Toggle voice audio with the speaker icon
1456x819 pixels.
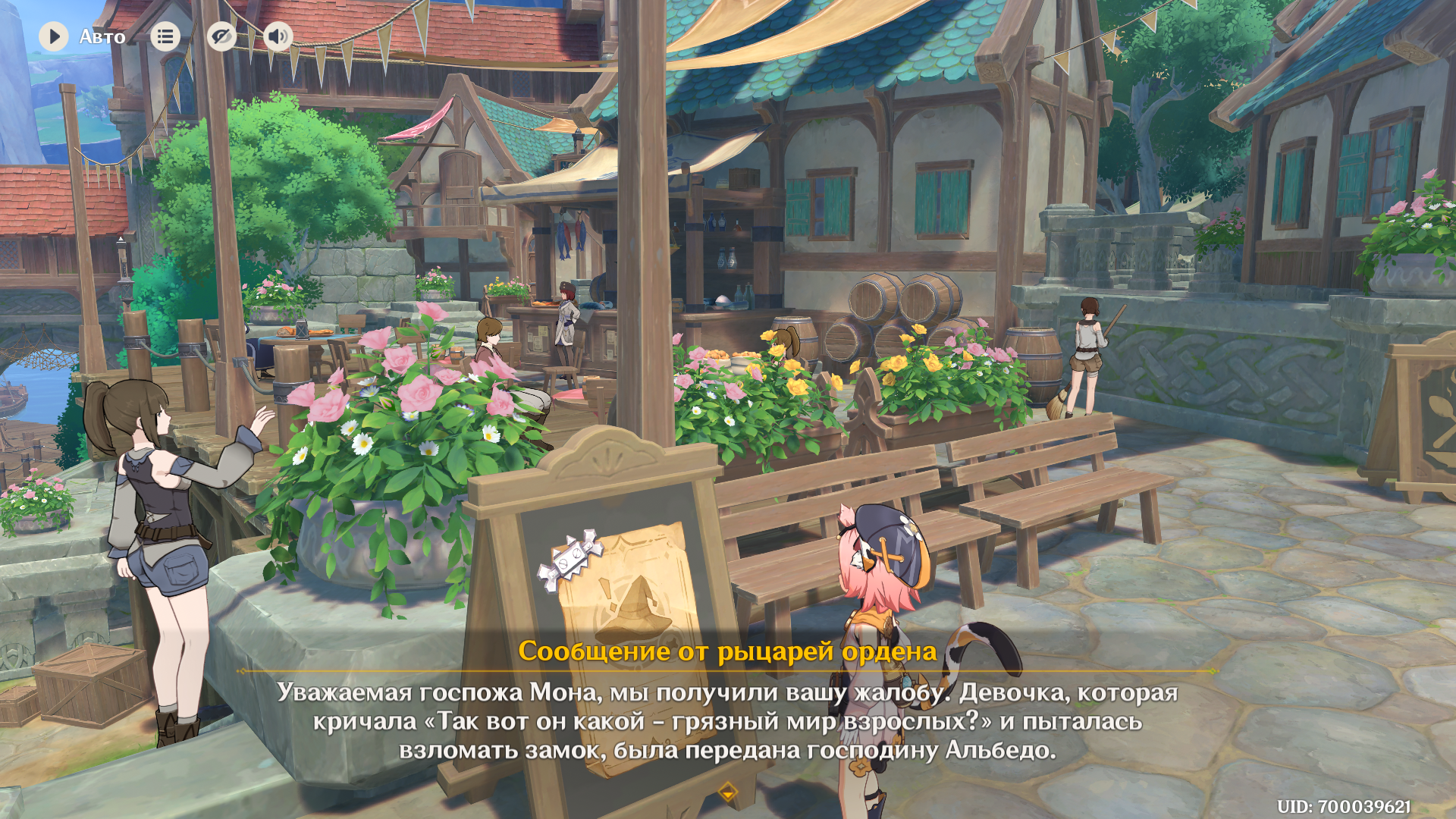tap(278, 36)
